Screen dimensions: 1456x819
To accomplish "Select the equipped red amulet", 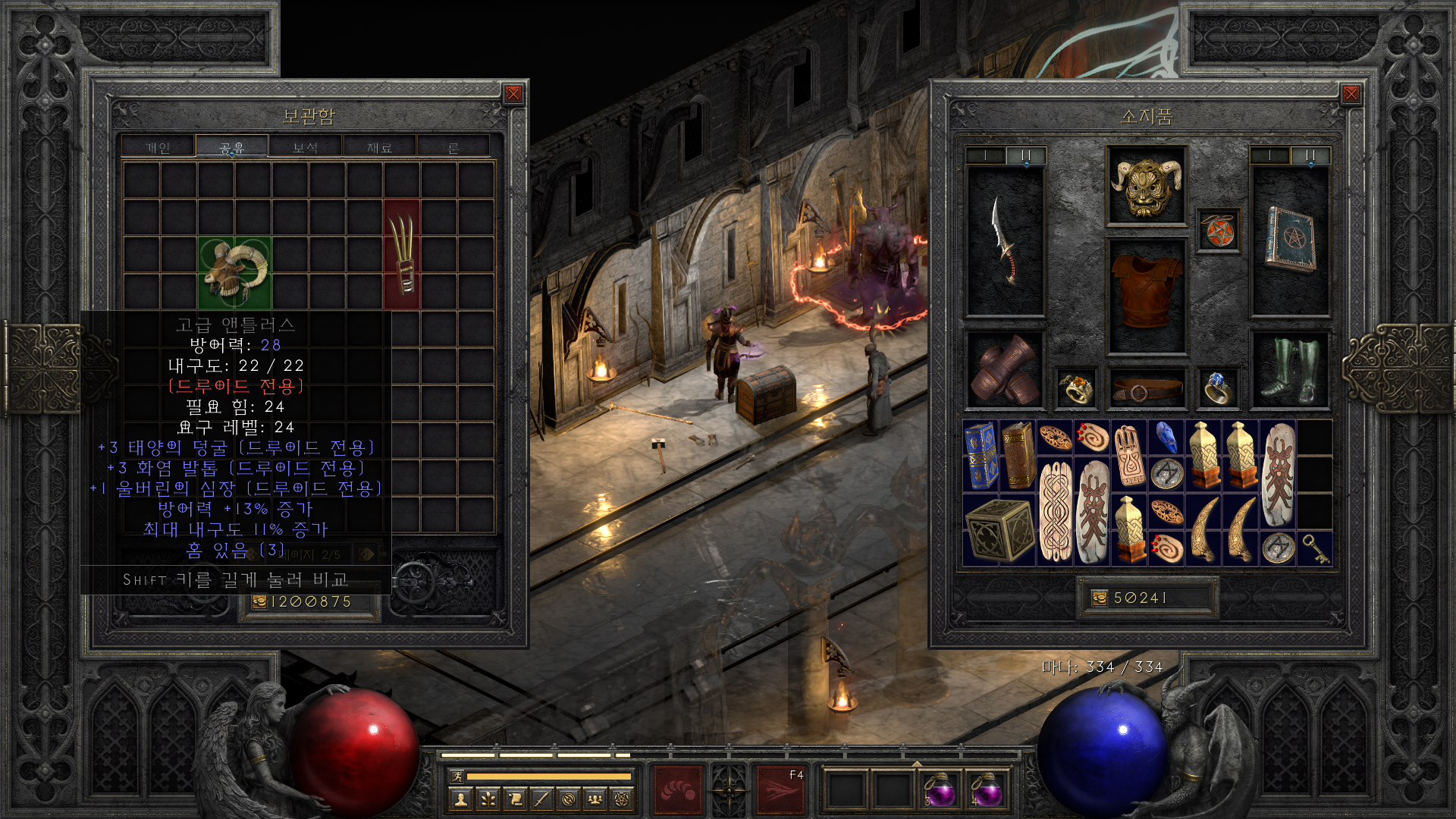I will (1218, 231).
